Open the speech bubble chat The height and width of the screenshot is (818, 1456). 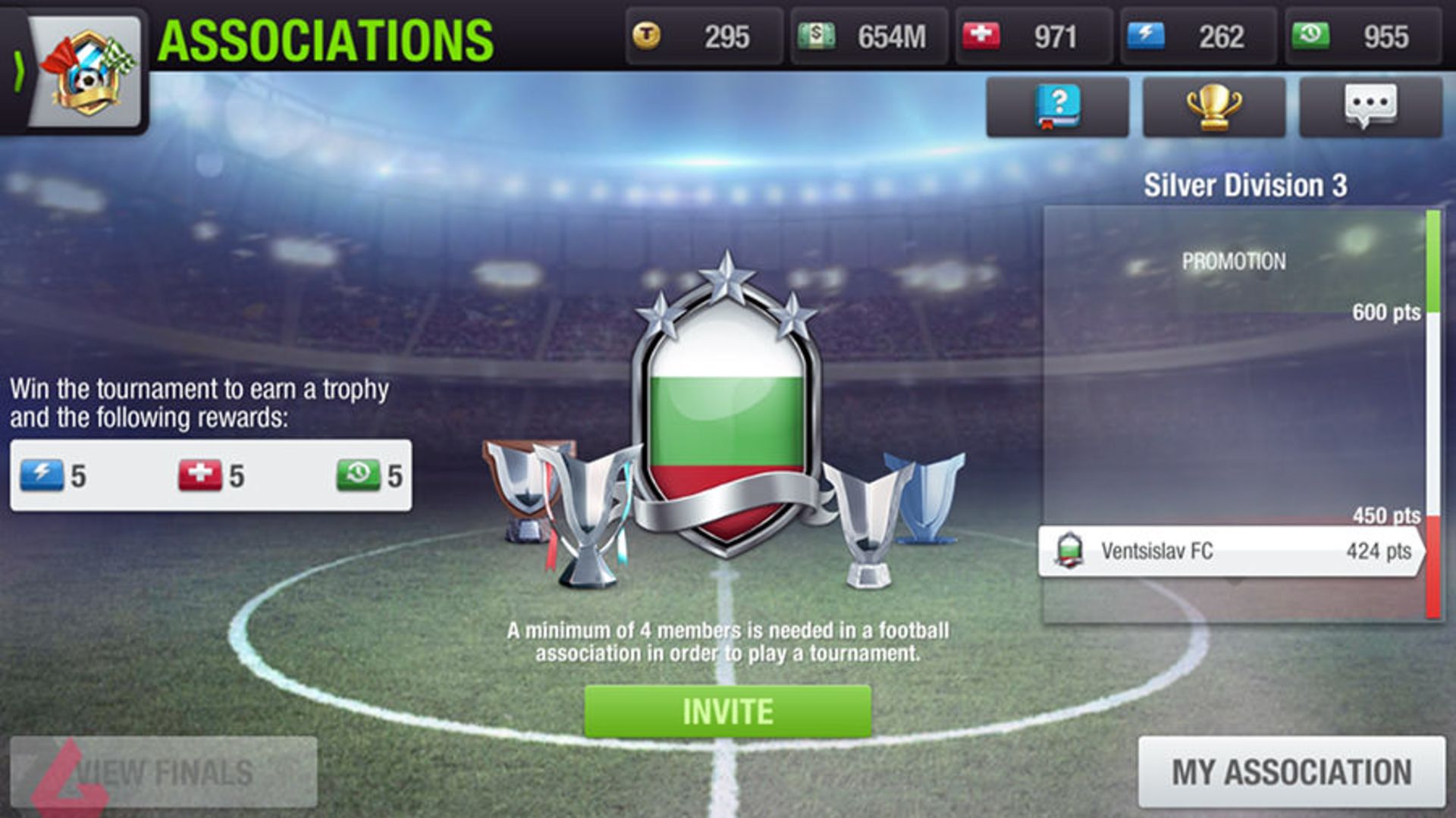[1370, 107]
